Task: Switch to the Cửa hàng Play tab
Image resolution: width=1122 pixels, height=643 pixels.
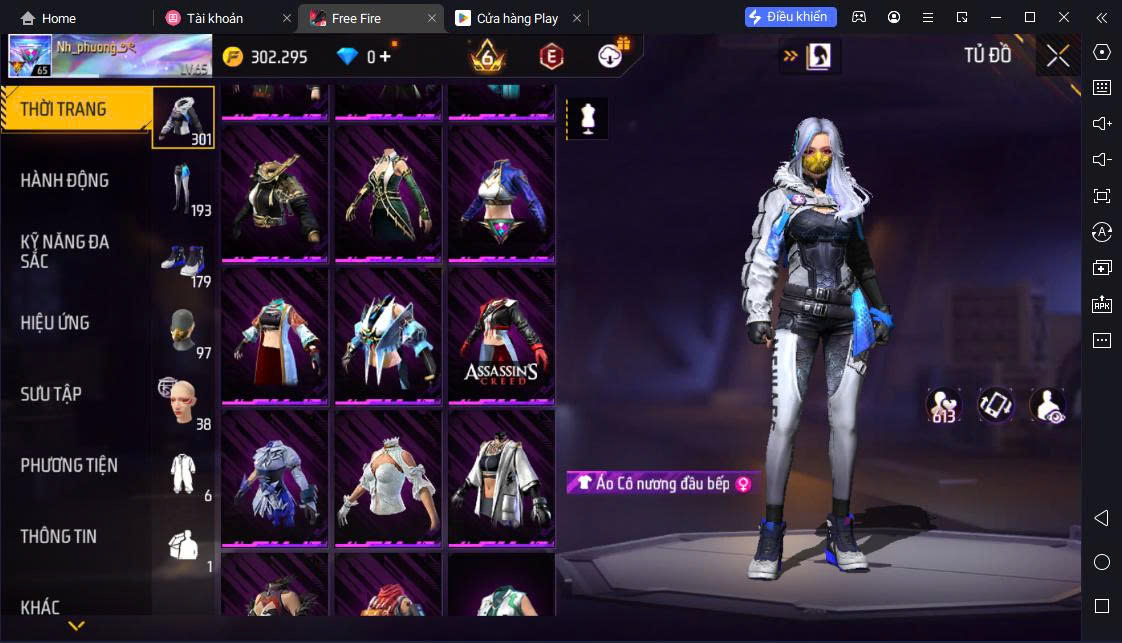Action: click(x=516, y=18)
